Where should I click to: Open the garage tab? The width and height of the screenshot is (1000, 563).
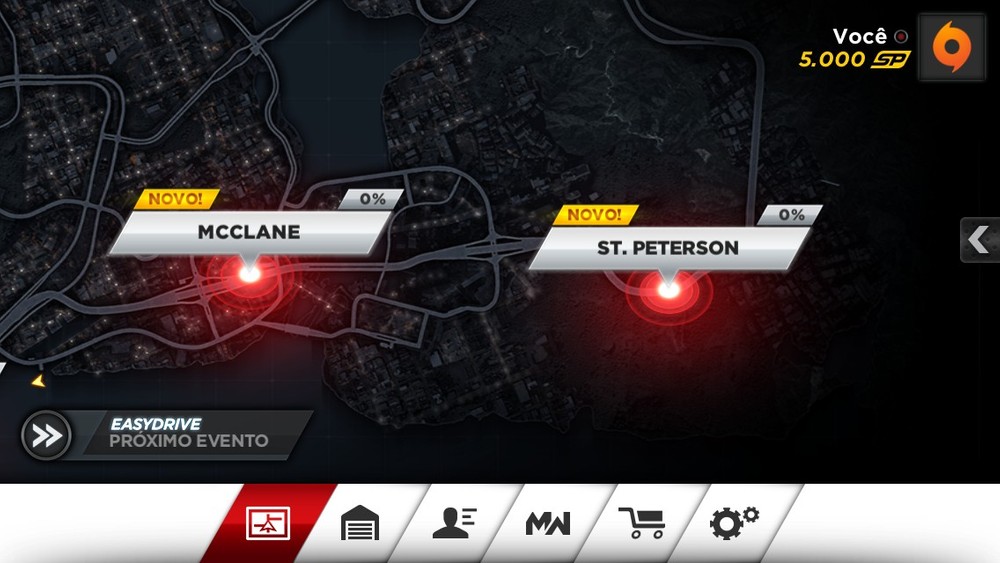(360, 523)
